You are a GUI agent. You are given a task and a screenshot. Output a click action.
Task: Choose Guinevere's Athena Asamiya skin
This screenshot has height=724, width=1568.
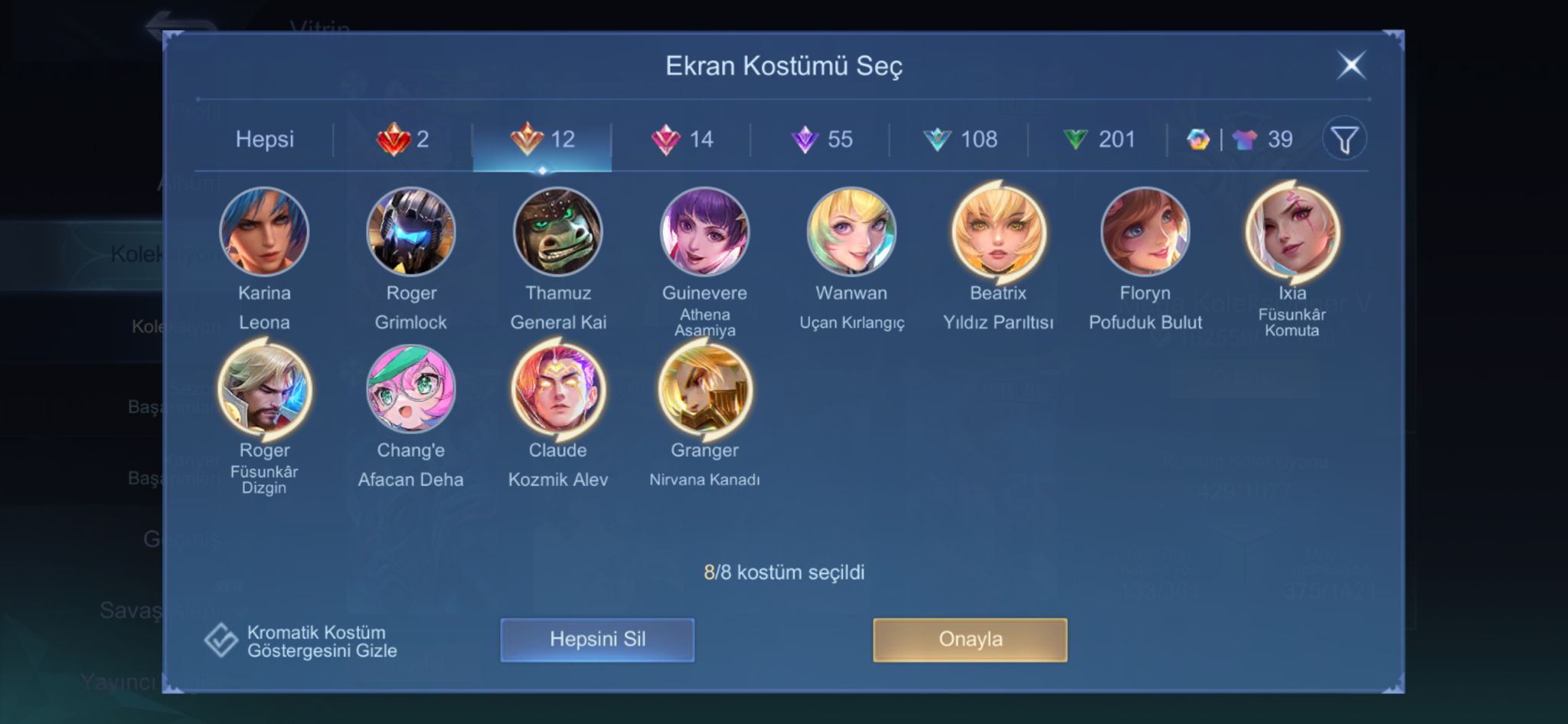tap(704, 231)
